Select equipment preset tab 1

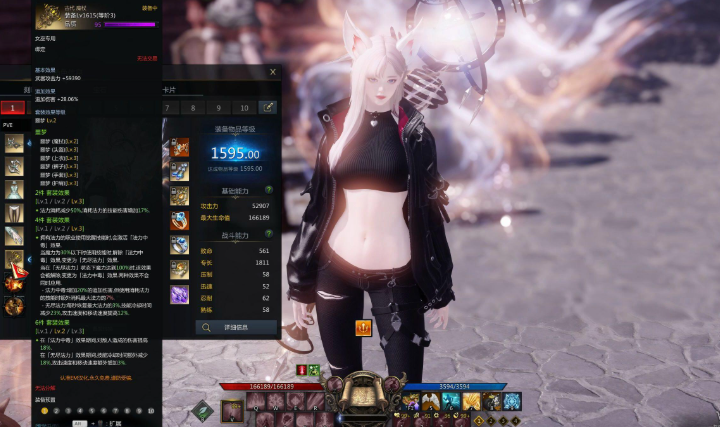click(x=12, y=107)
